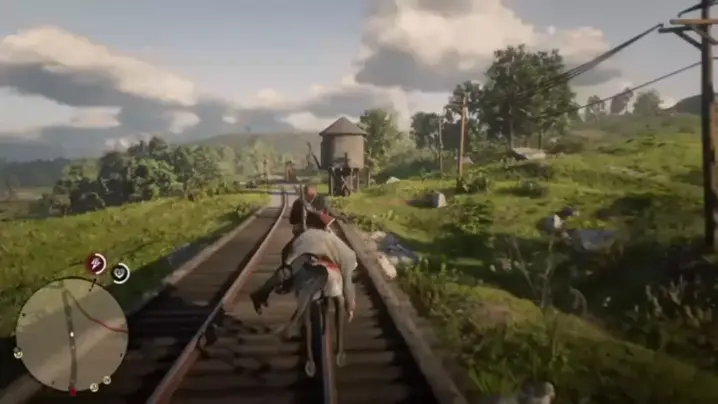Open the circular minimap
718x404 pixels.
[x=71, y=334]
